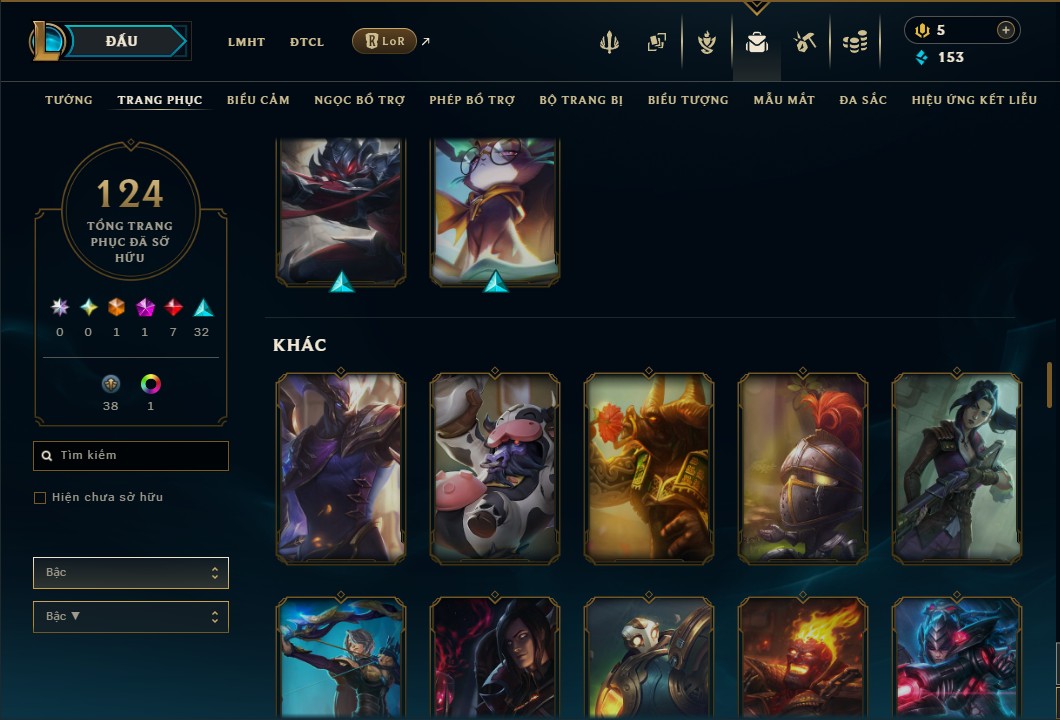Switch to the ĐTCL tab
Image resolution: width=1060 pixels, height=720 pixels.
click(307, 42)
